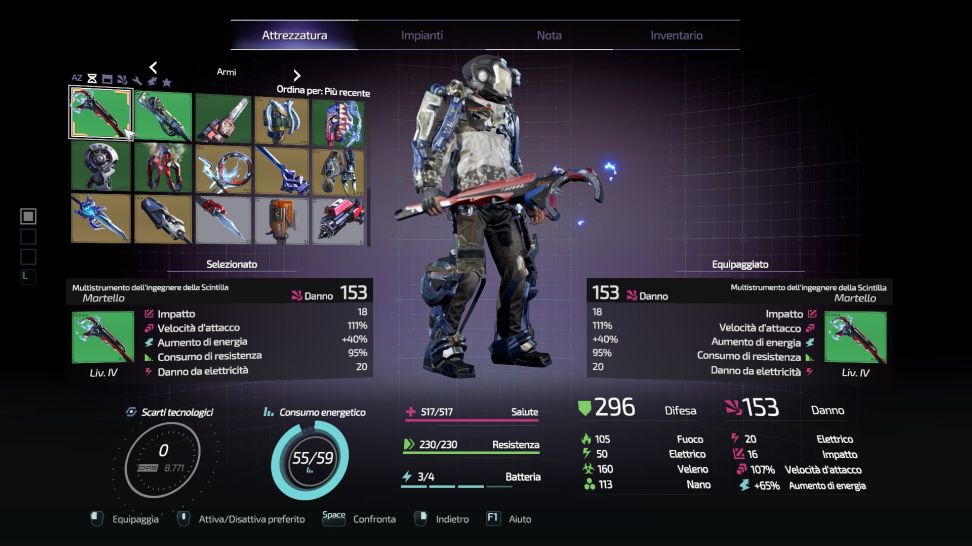The width and height of the screenshot is (972, 546).
Task: Filter by favorites star icon
Action: click(167, 81)
